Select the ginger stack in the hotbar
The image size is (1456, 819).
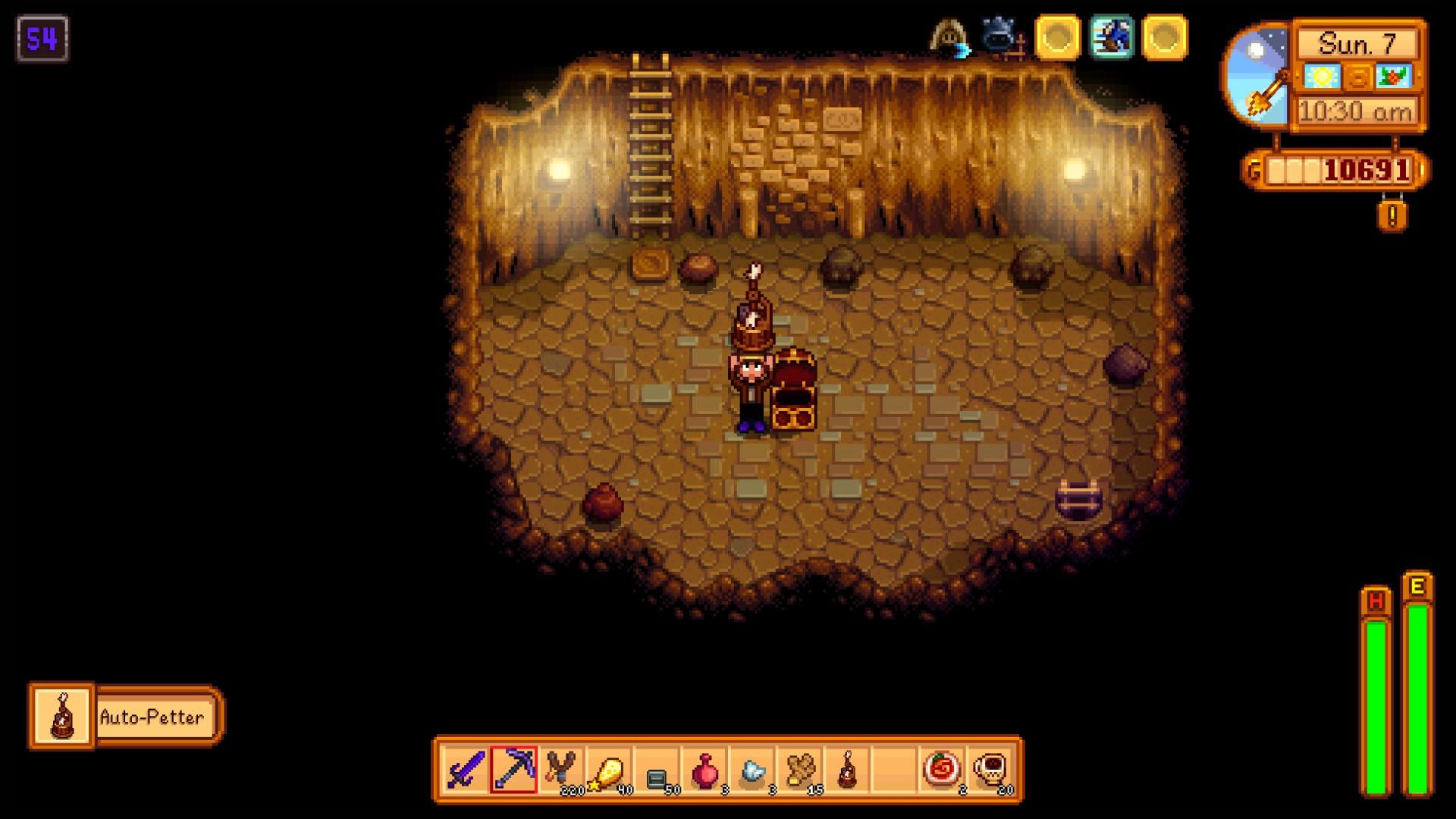(x=801, y=767)
